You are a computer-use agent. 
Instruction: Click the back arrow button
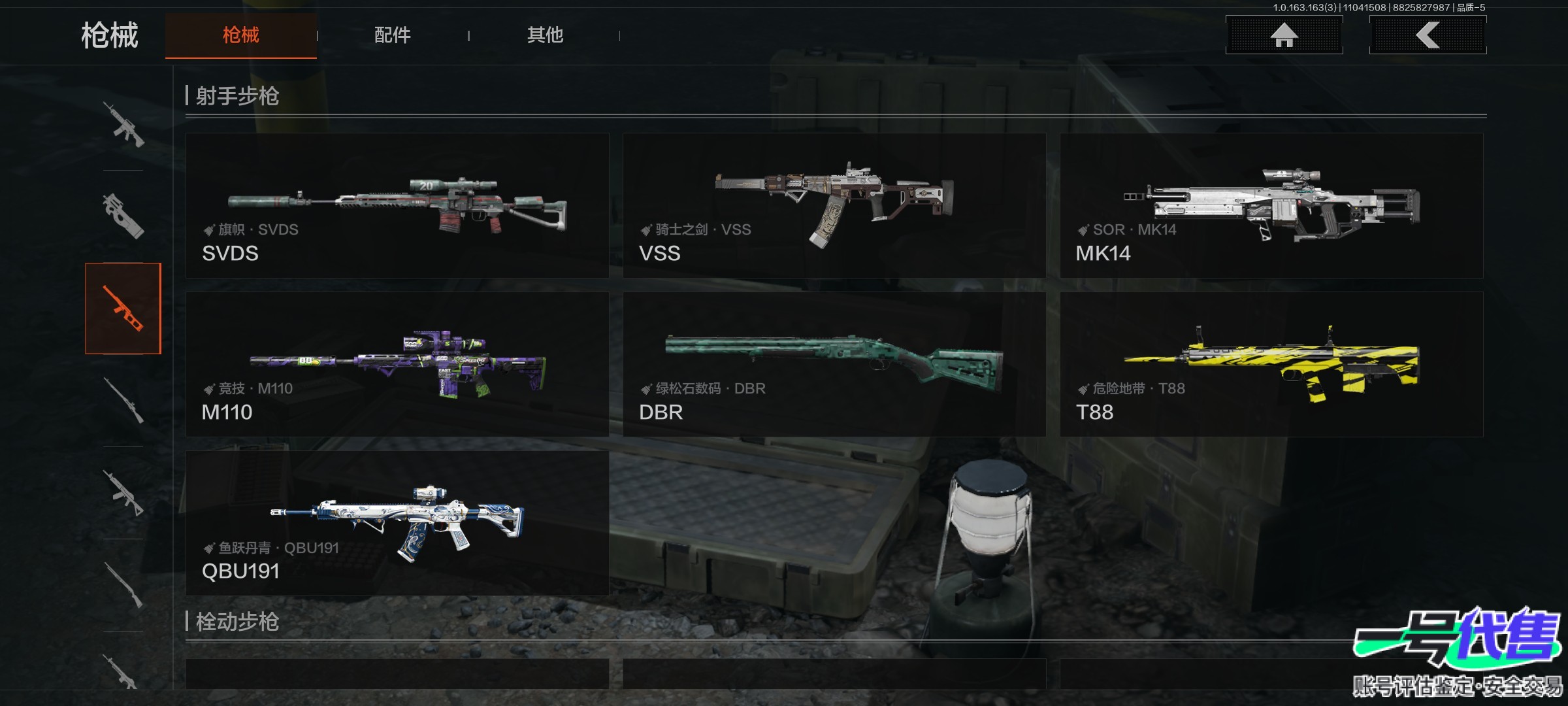[x=1428, y=35]
